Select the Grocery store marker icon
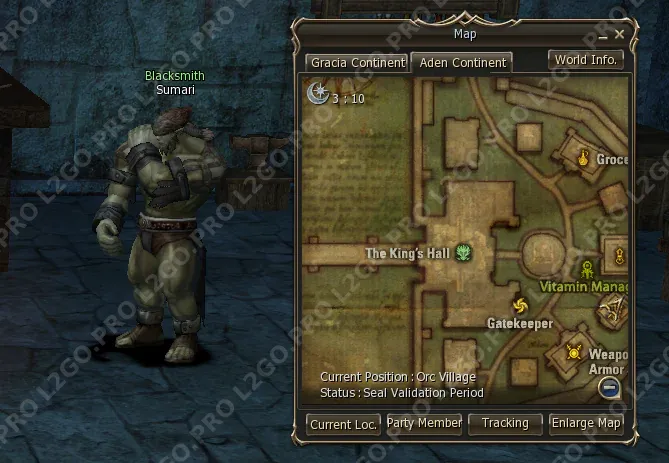This screenshot has width=669, height=463. (x=580, y=158)
